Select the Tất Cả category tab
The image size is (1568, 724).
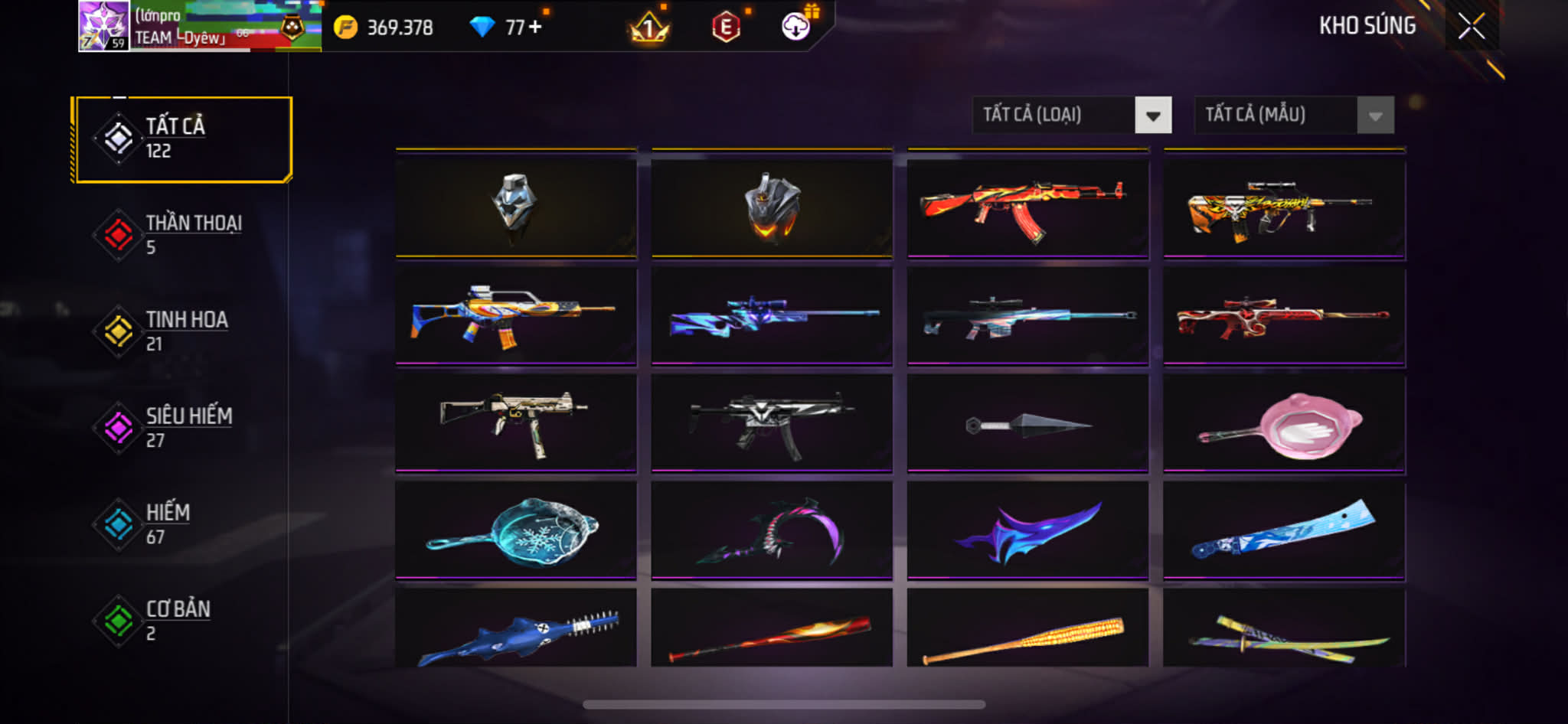182,139
